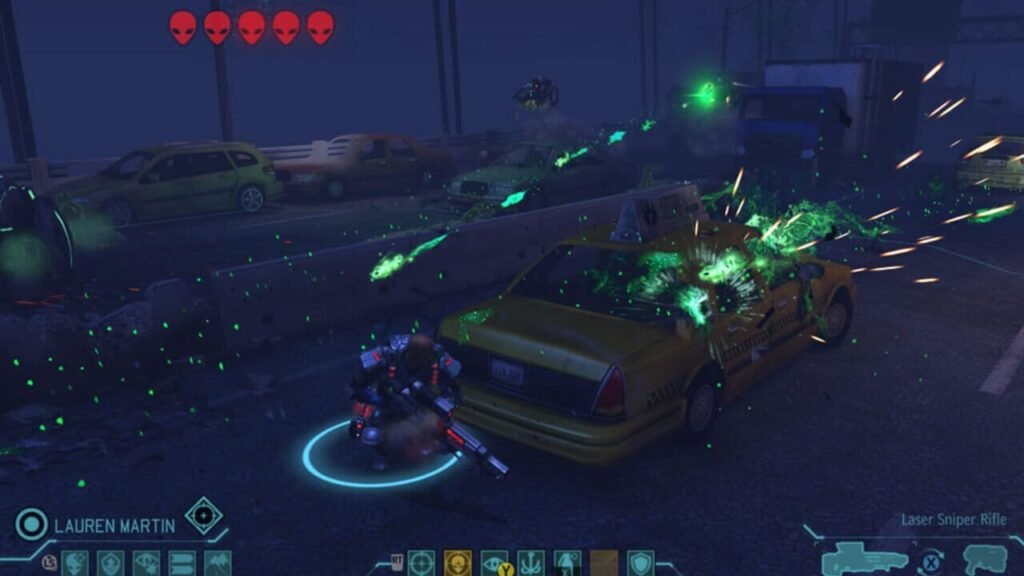The height and width of the screenshot is (576, 1024).
Task: Select the Laser Sniper Rifle weapon
Action: [865, 558]
